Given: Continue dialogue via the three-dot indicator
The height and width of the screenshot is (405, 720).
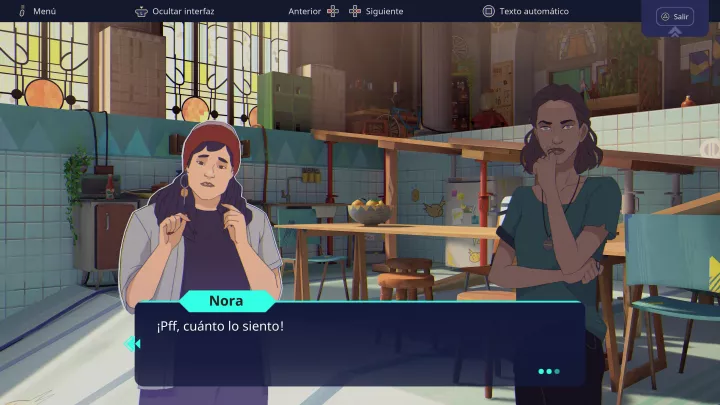Looking at the screenshot, I should [x=548, y=372].
